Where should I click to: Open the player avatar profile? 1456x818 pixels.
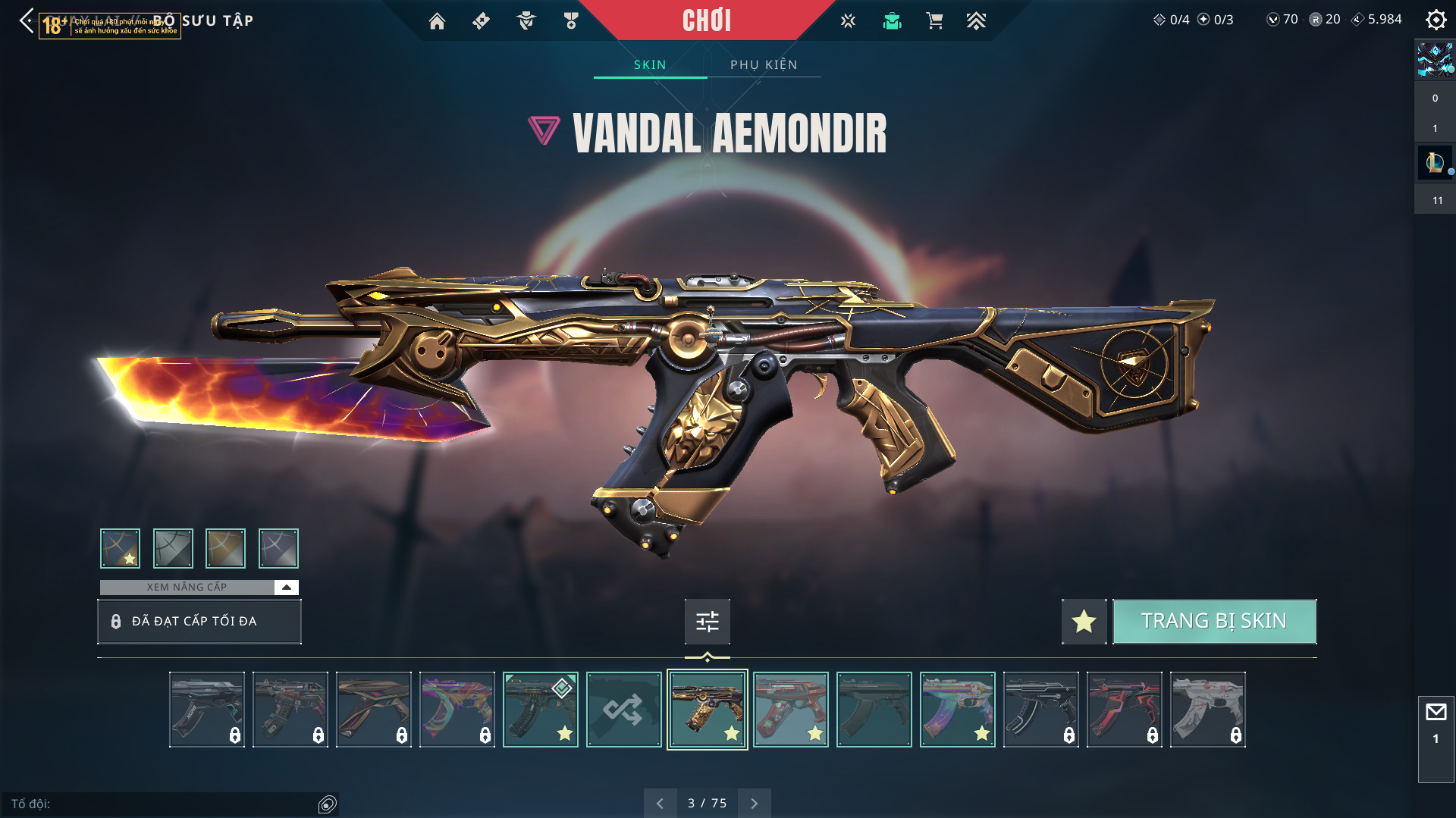click(1435, 59)
